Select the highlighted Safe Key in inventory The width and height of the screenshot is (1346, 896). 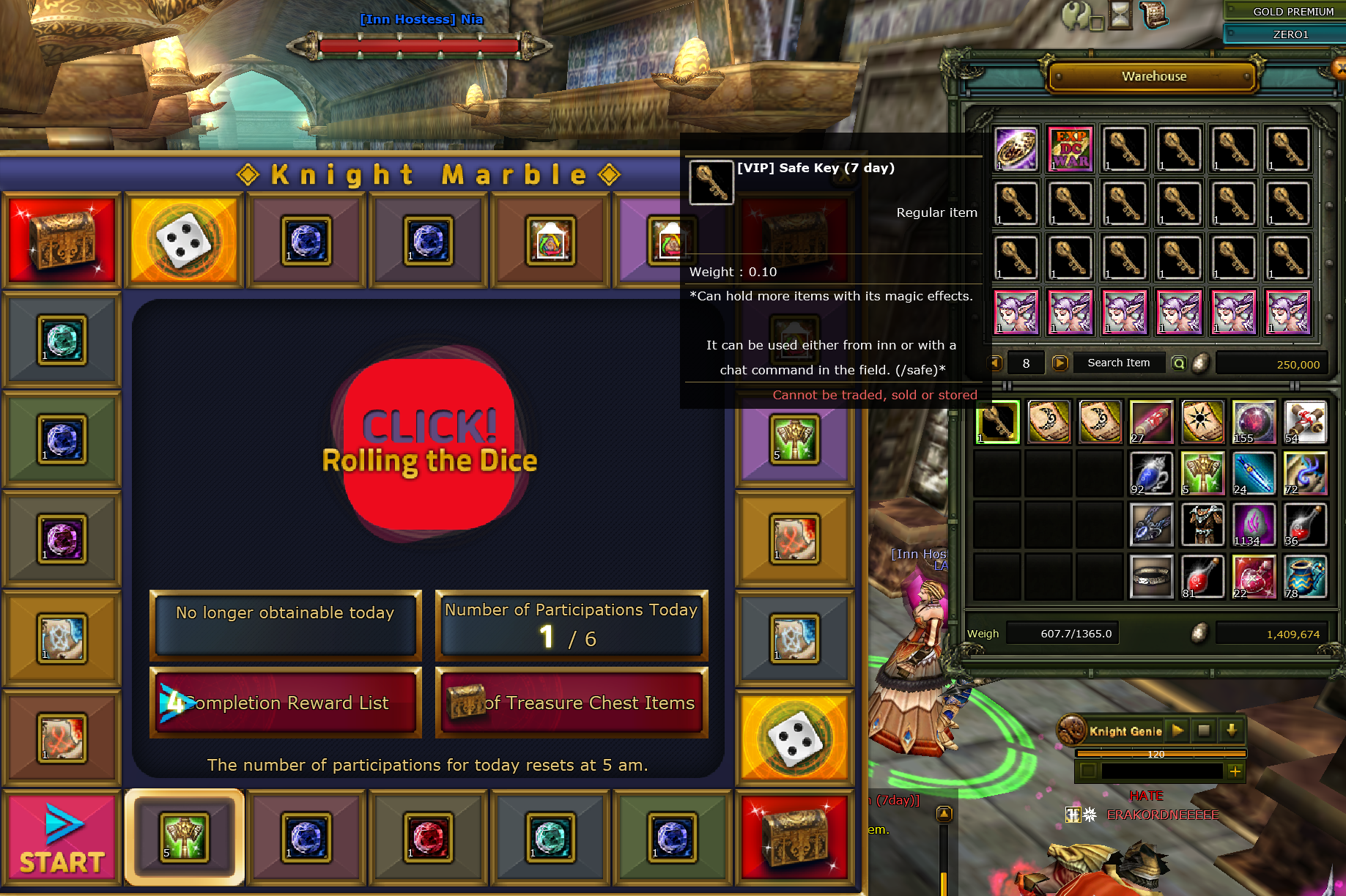click(x=997, y=422)
